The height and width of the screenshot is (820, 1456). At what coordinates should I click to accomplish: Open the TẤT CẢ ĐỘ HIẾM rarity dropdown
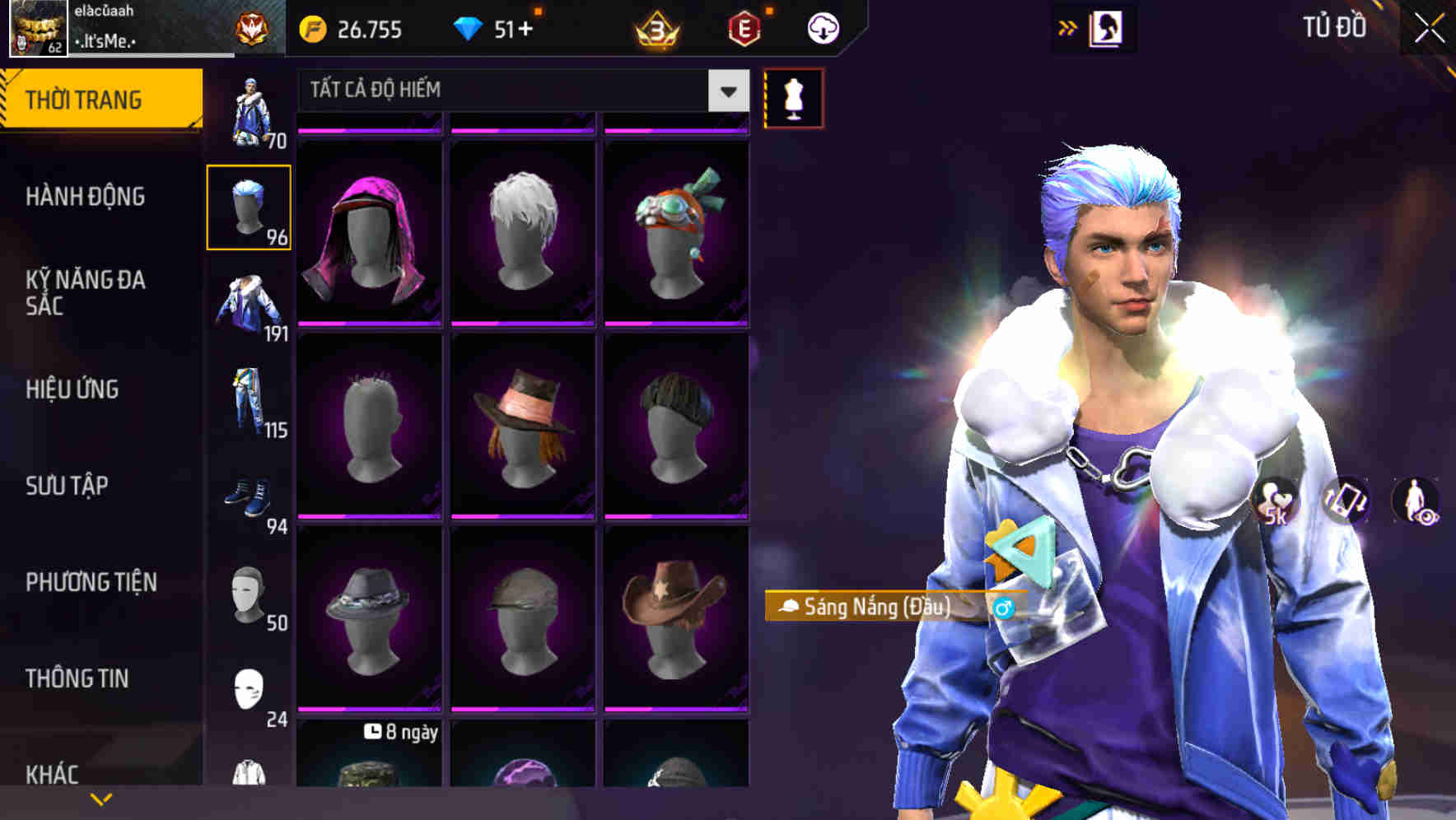coord(519,91)
